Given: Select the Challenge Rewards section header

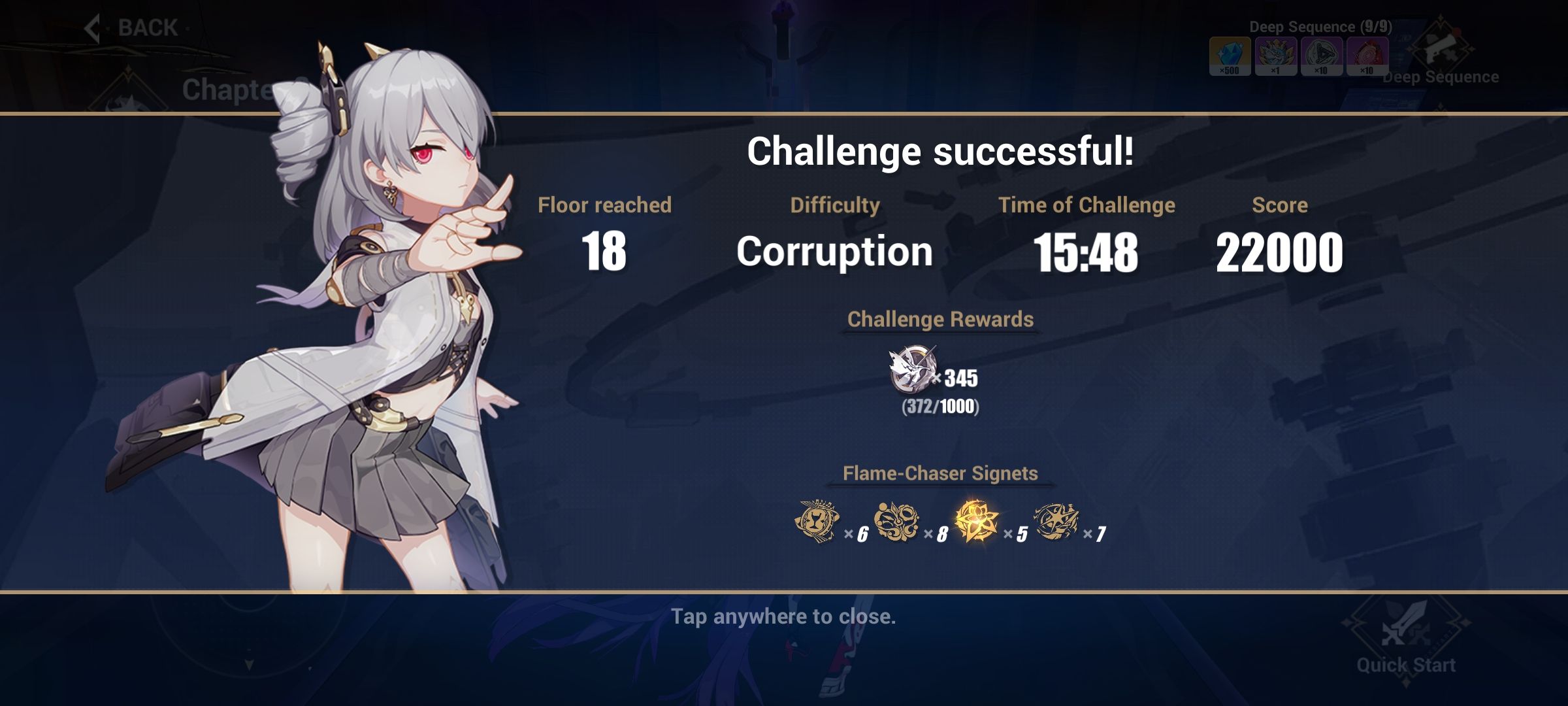Looking at the screenshot, I should pyautogui.click(x=939, y=320).
